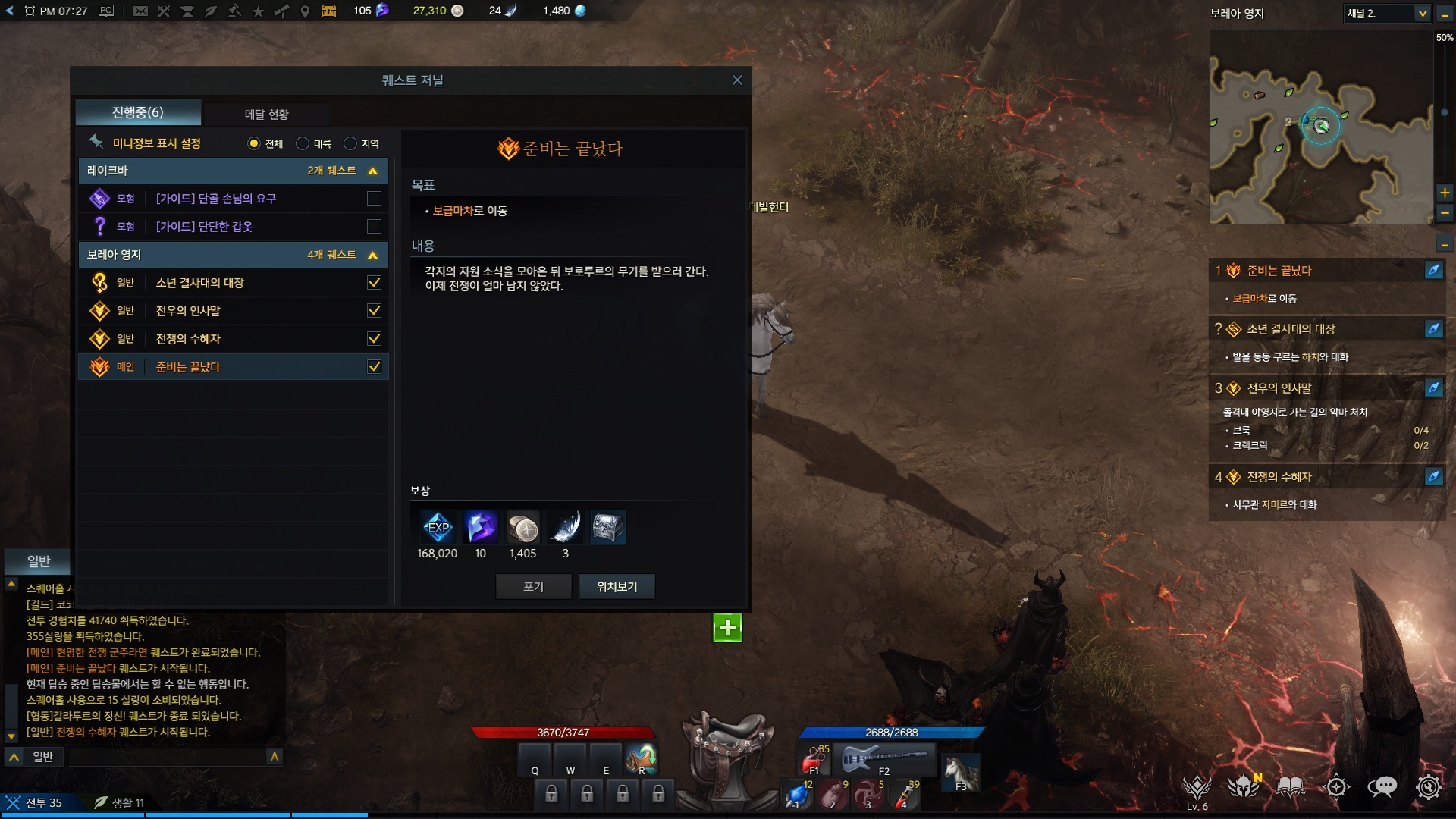Switch to the 메달 현황 tab
The width and height of the screenshot is (1456, 819).
[266, 114]
